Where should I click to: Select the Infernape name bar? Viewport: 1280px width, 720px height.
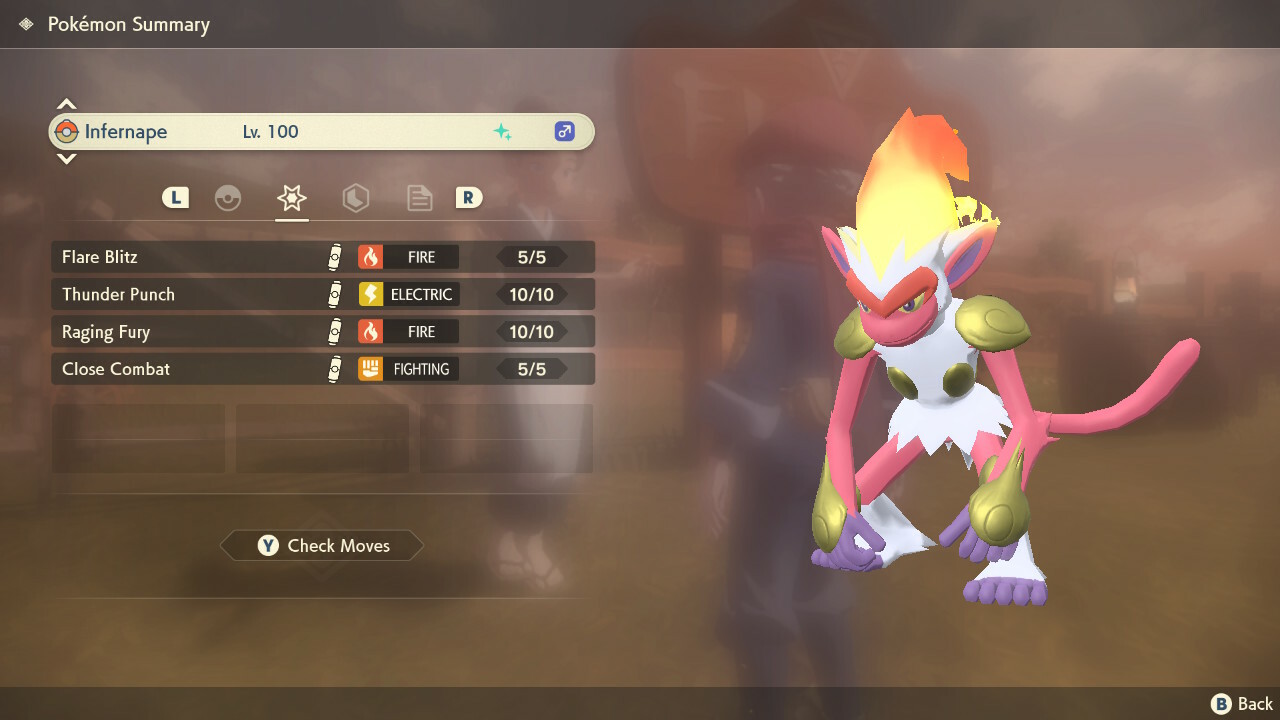322,131
